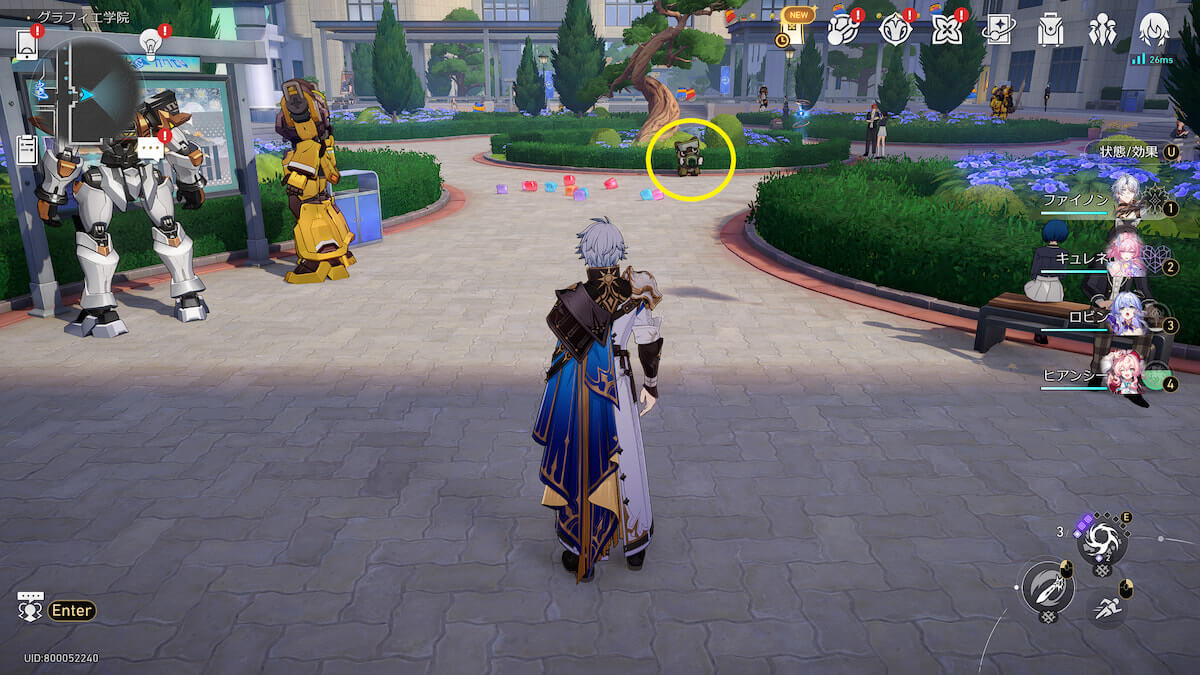The width and height of the screenshot is (1200, 675).
Task: Open the event icon tagged NEW
Action: click(x=794, y=30)
